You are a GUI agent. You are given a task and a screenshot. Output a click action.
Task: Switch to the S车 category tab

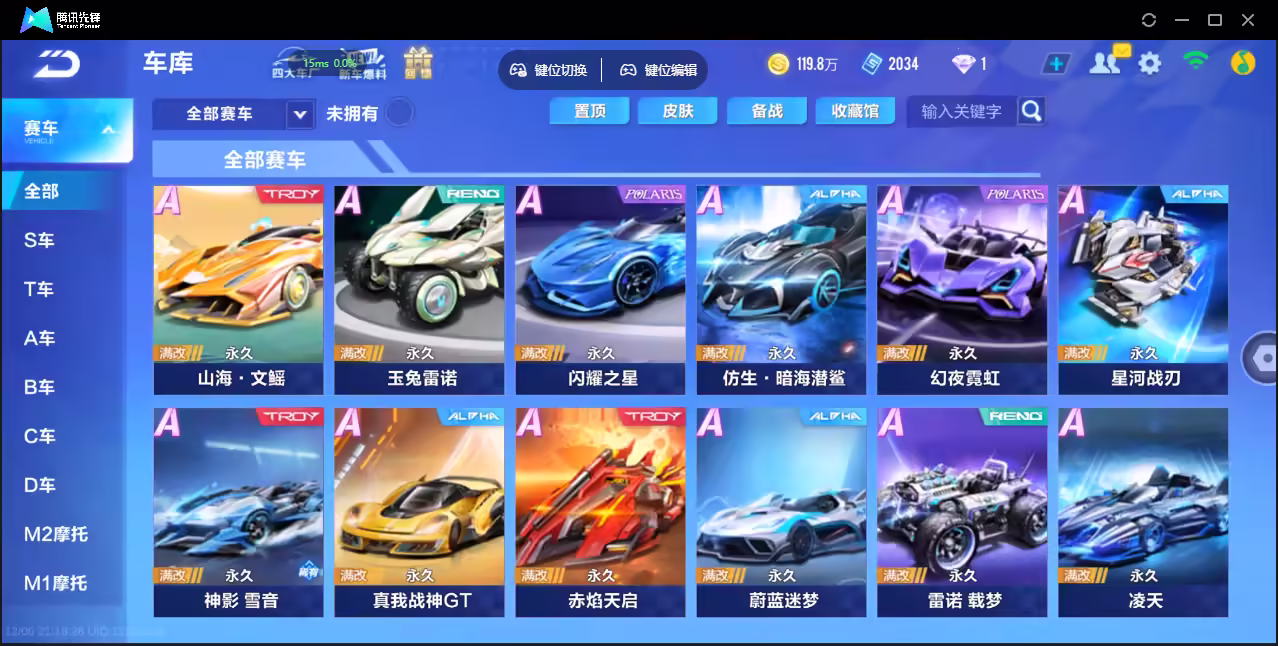40,240
